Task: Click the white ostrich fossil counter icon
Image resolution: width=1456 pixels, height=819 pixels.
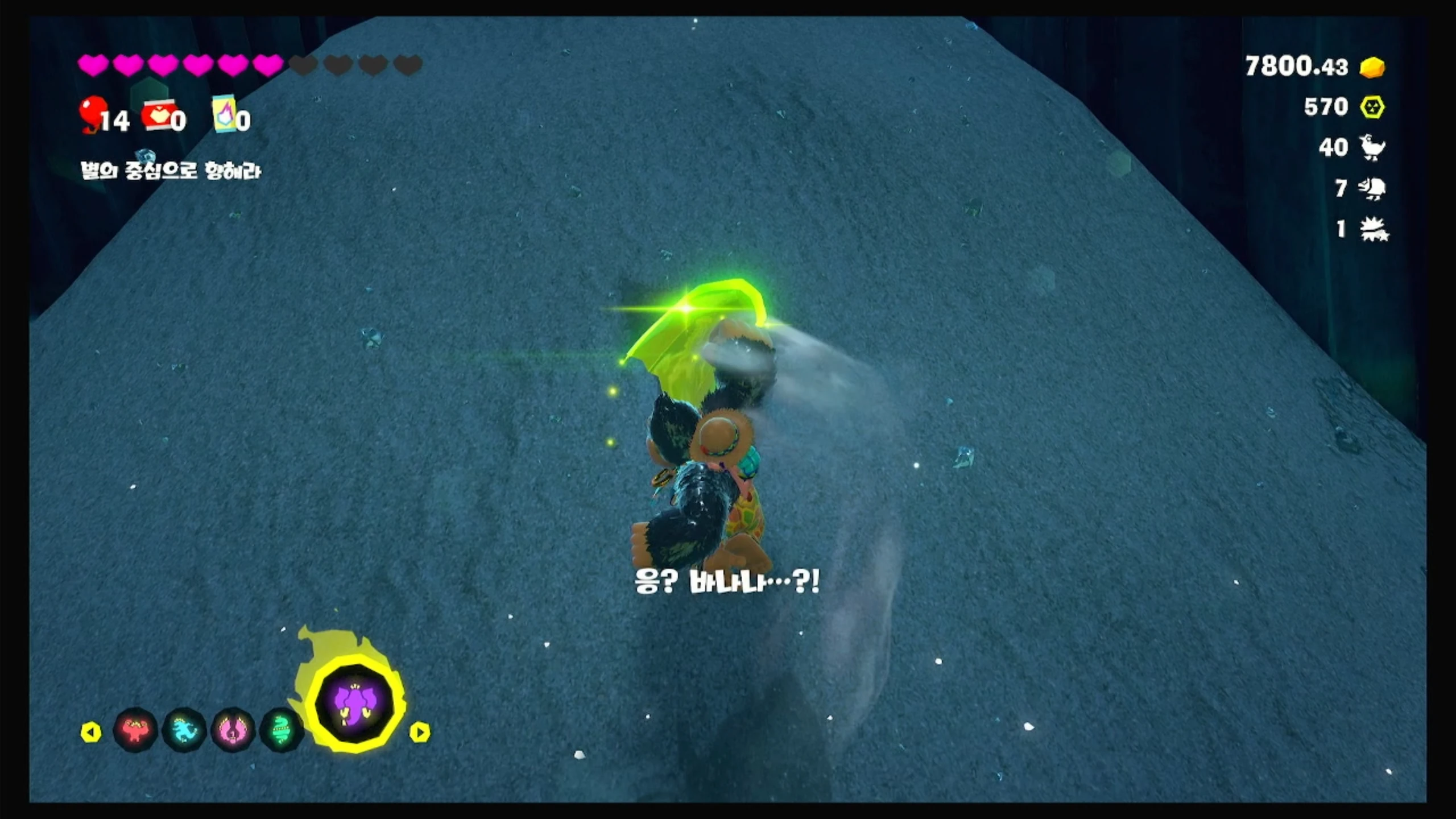Action: [1372, 147]
